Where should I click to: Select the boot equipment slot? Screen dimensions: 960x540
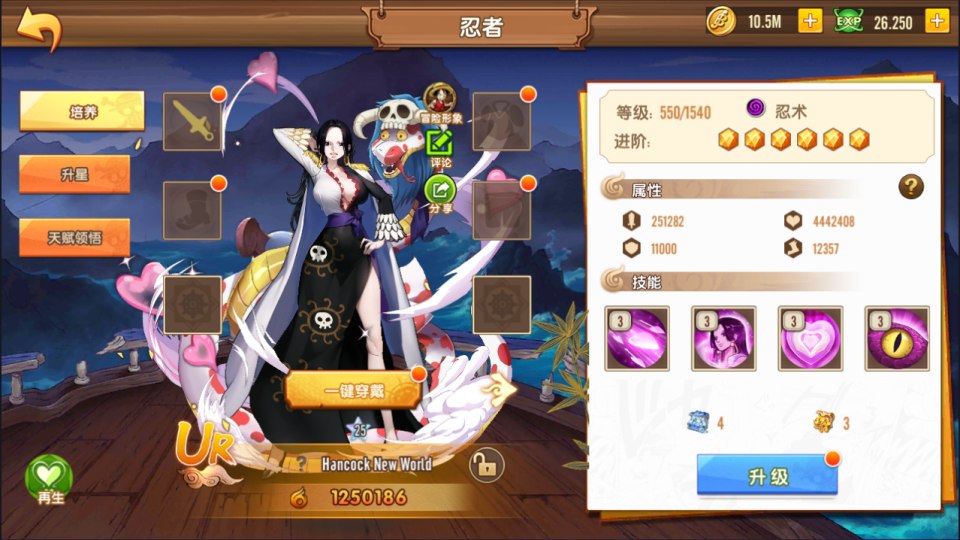click(x=192, y=209)
